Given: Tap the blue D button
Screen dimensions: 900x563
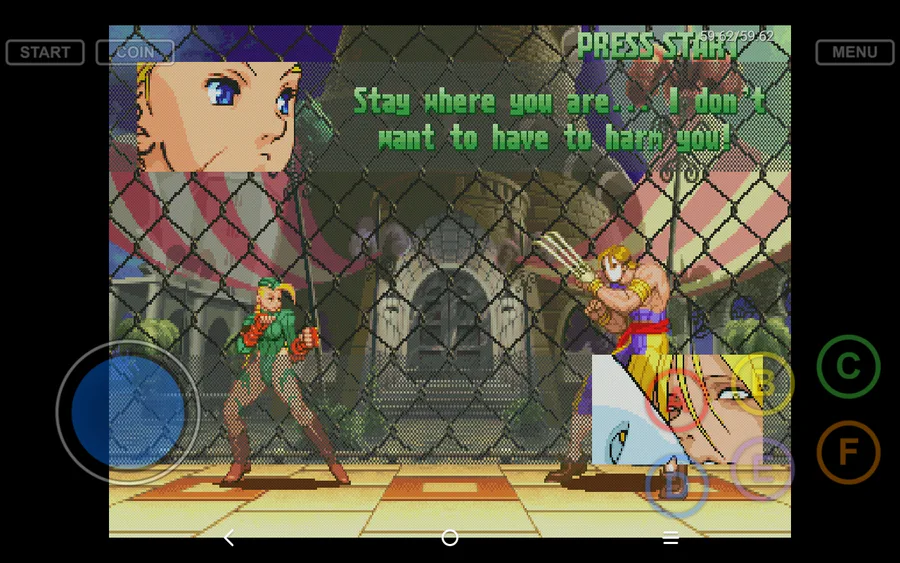Looking at the screenshot, I should tap(677, 485).
